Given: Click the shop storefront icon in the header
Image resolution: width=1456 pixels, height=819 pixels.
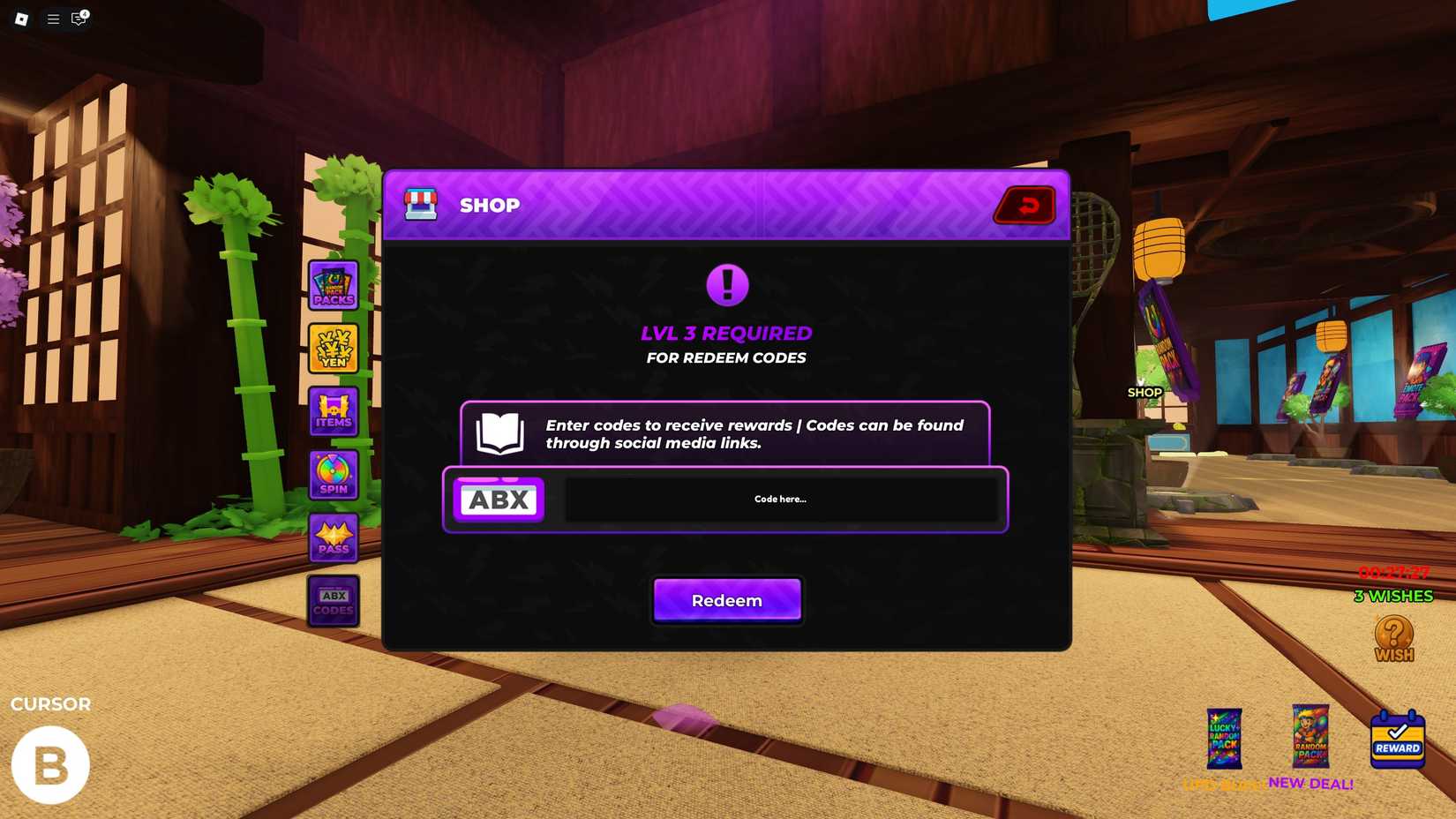Looking at the screenshot, I should click(421, 205).
